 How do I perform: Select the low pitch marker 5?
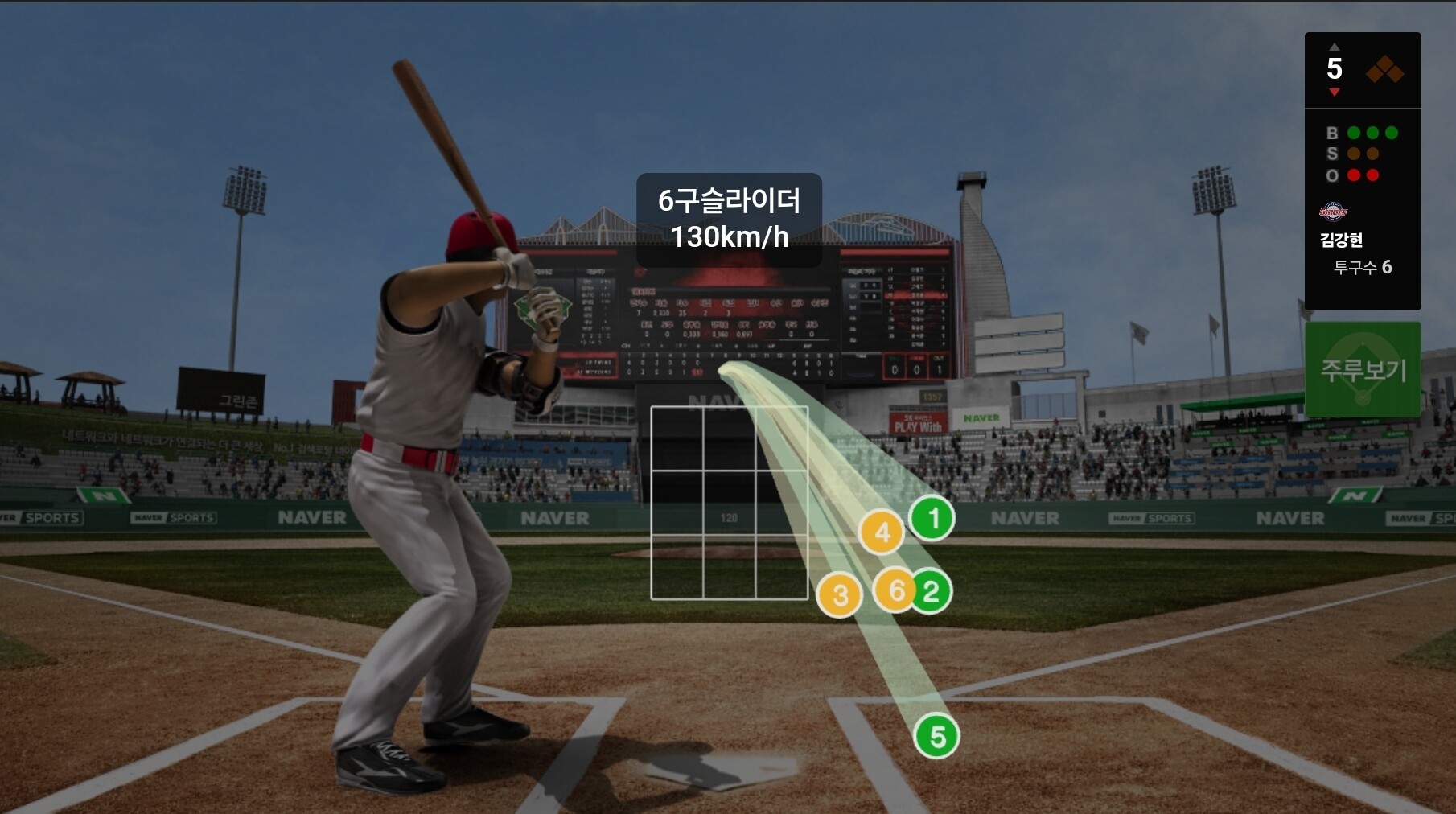937,737
